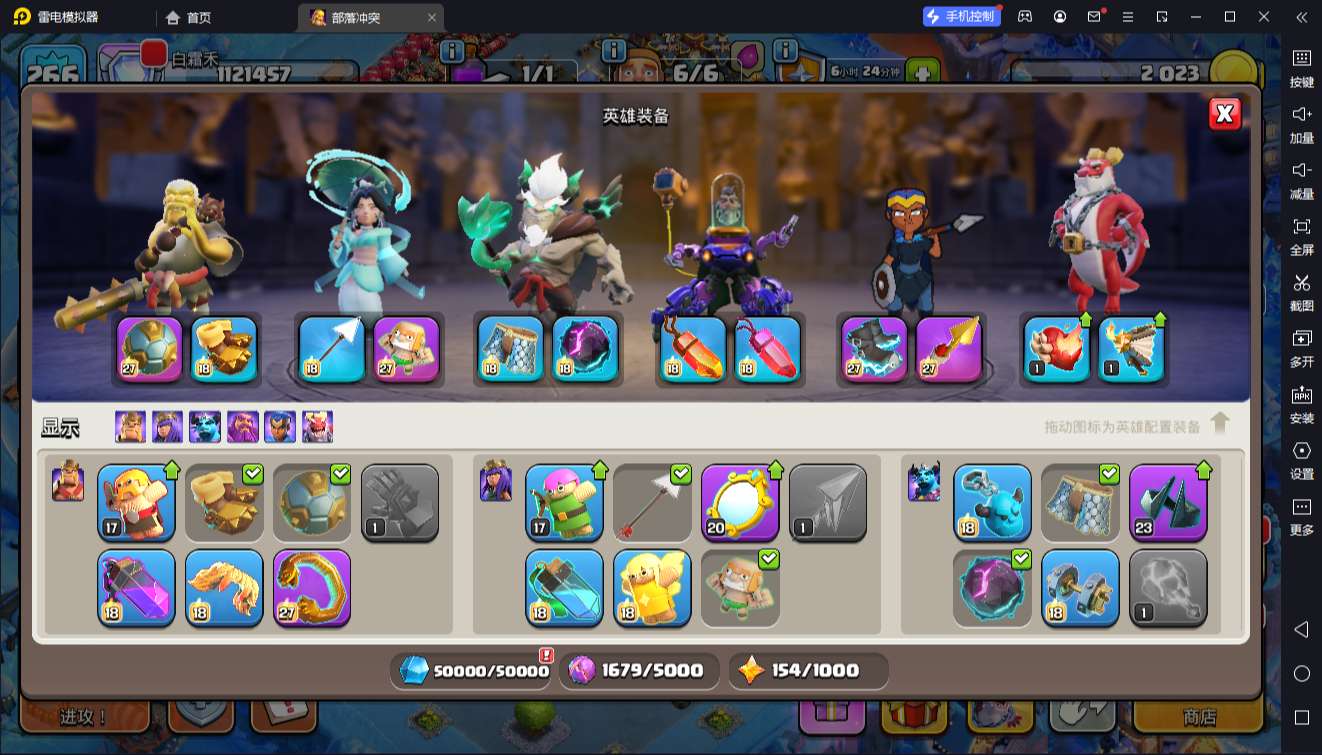The image size is (1322, 755).
Task: Click the equipped red heart gem slot
Action: pyautogui.click(x=1057, y=349)
